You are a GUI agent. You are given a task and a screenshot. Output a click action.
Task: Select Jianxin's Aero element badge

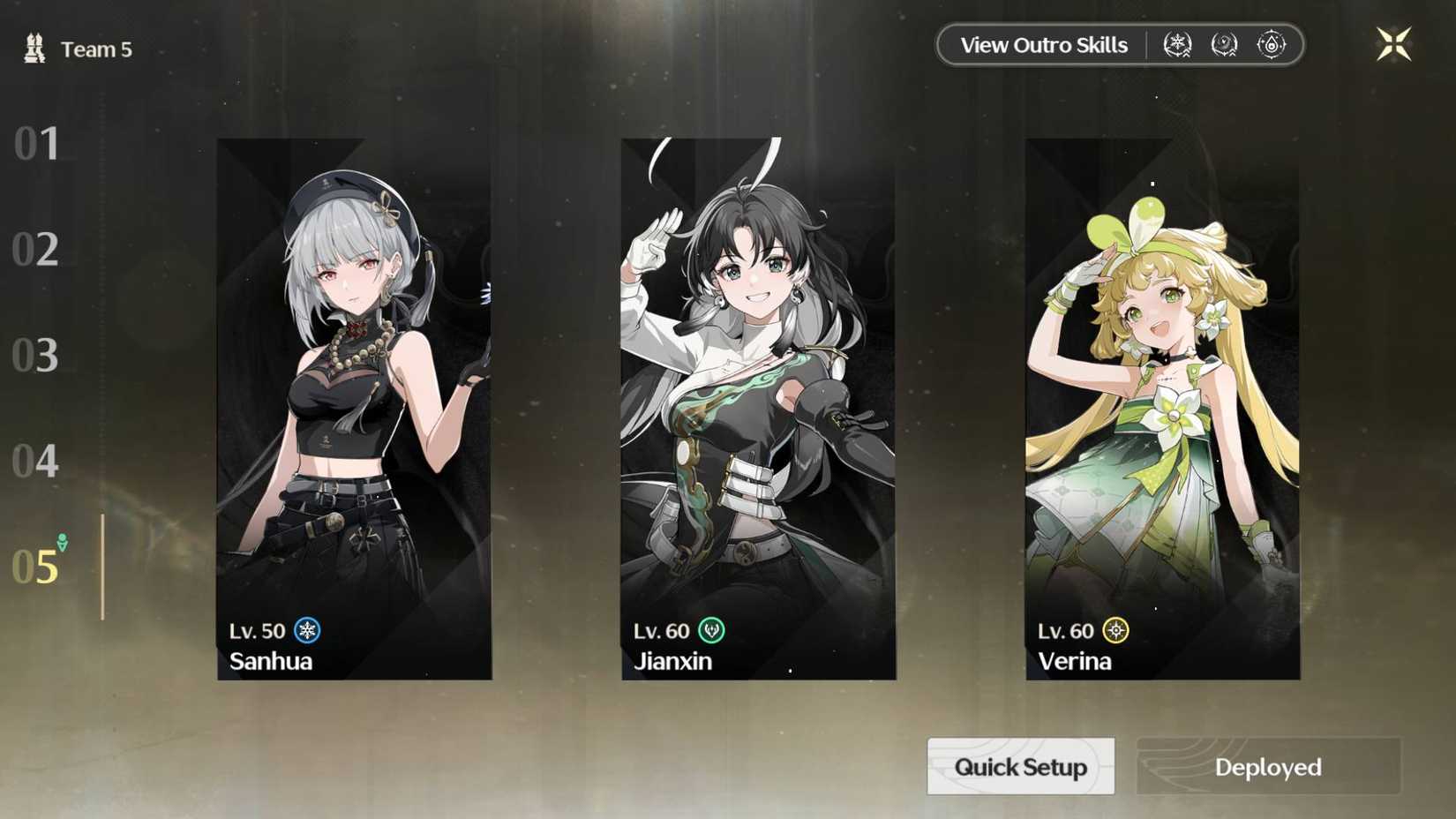click(711, 631)
